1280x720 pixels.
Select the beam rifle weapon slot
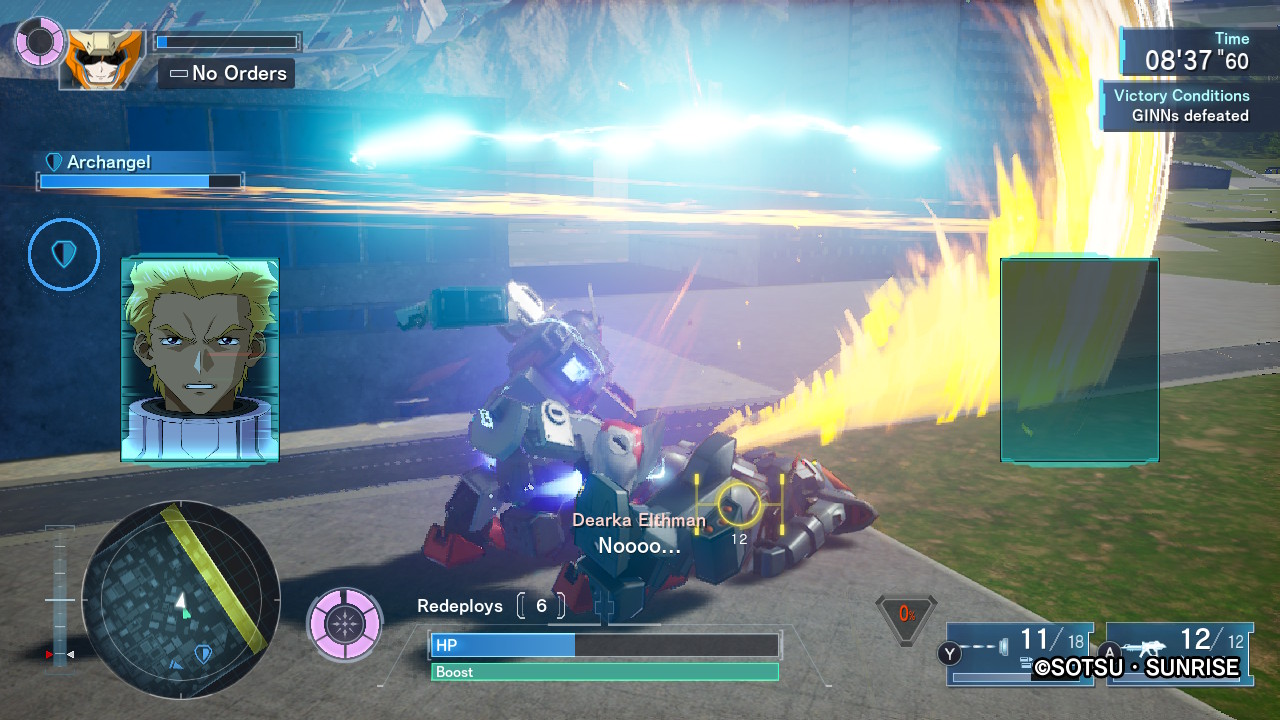pos(1018,651)
